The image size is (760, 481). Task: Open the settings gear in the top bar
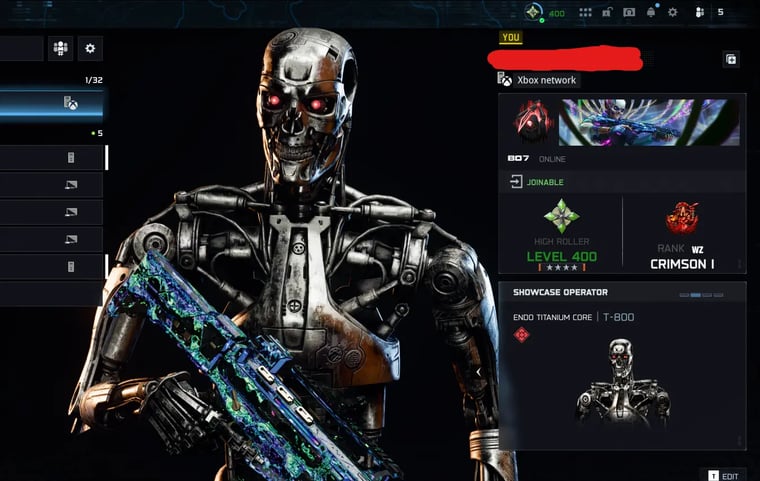click(673, 13)
